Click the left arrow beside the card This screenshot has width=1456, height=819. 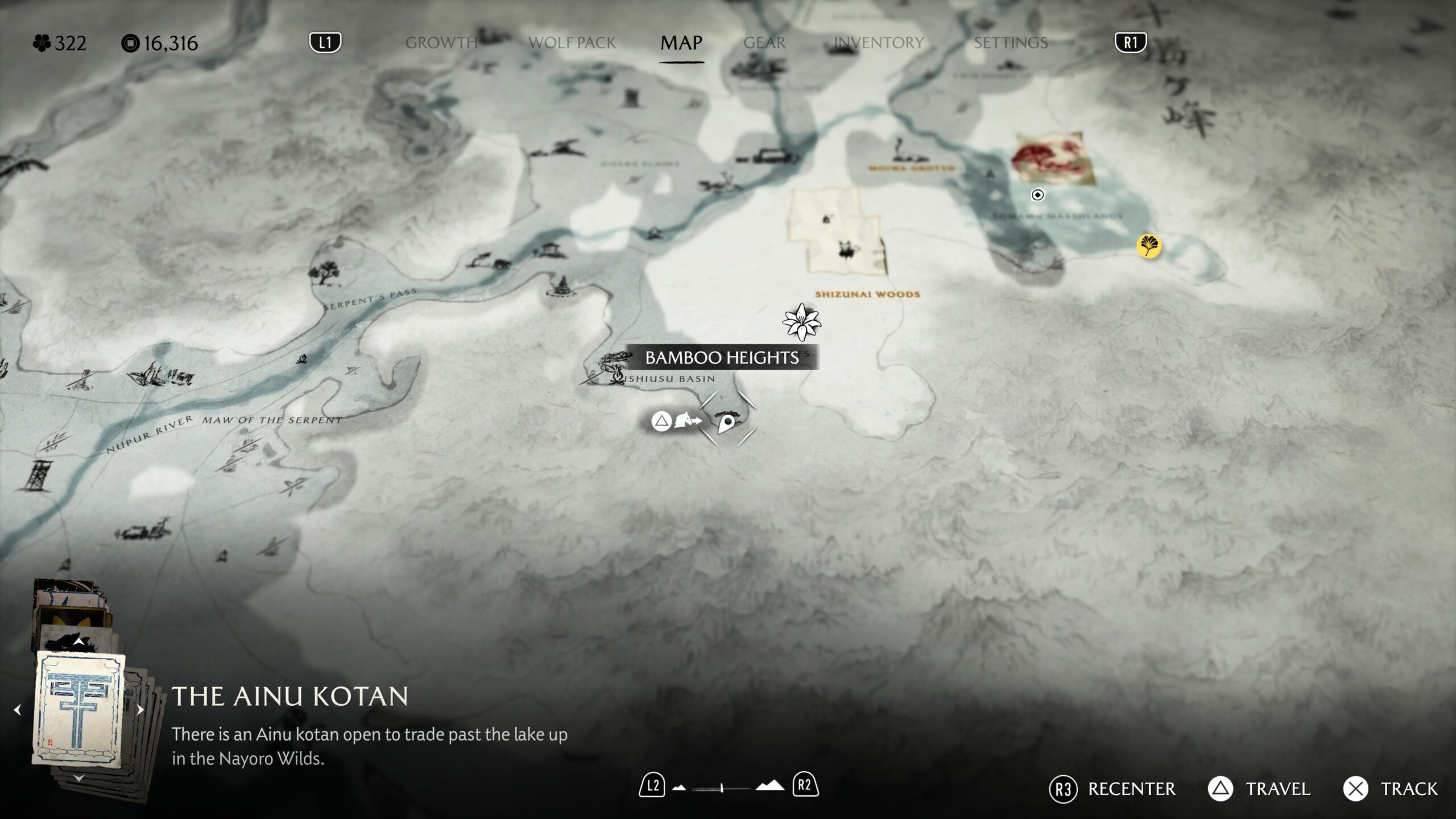(18, 710)
